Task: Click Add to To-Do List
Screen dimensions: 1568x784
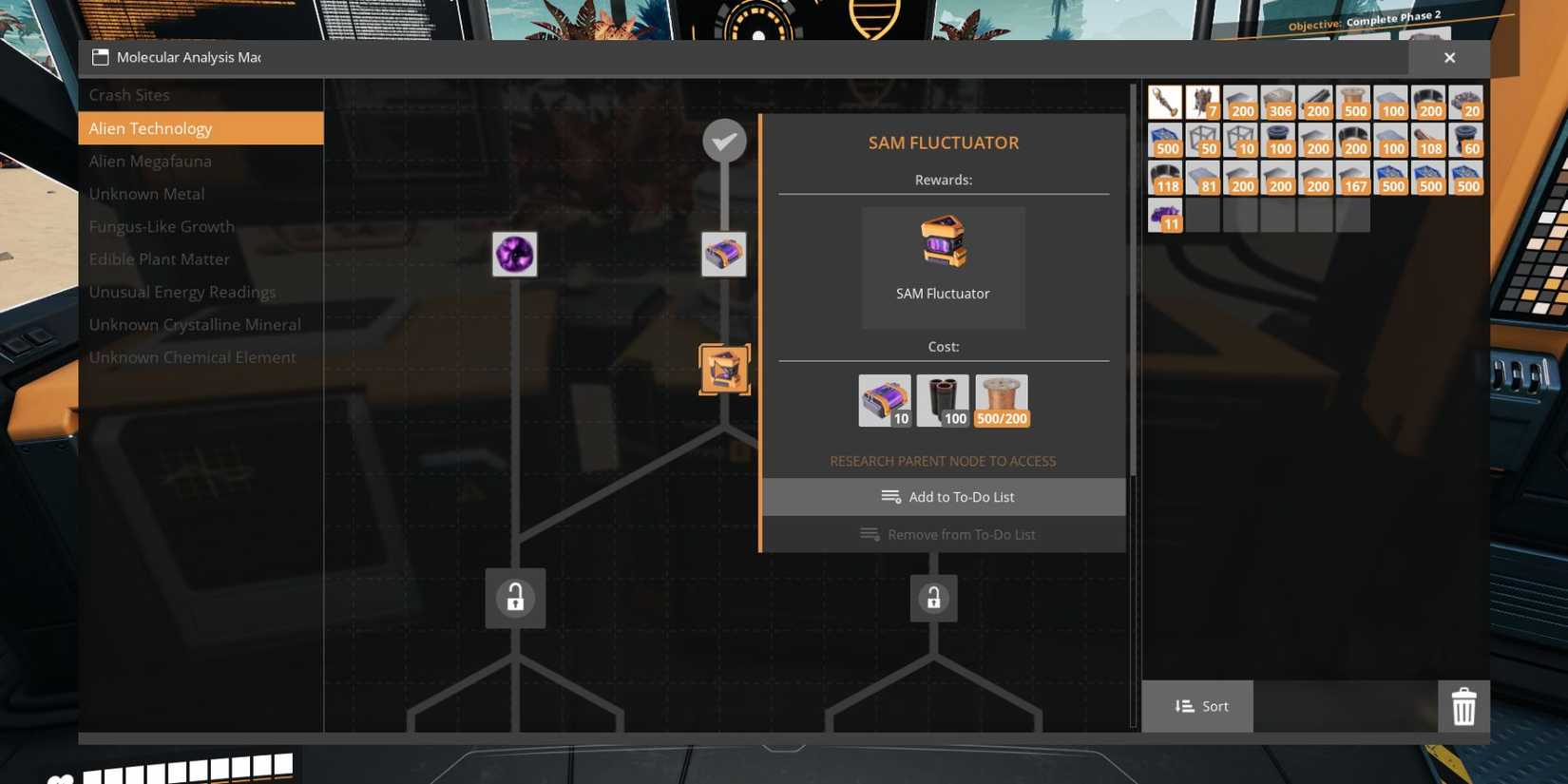Action: 947,496
